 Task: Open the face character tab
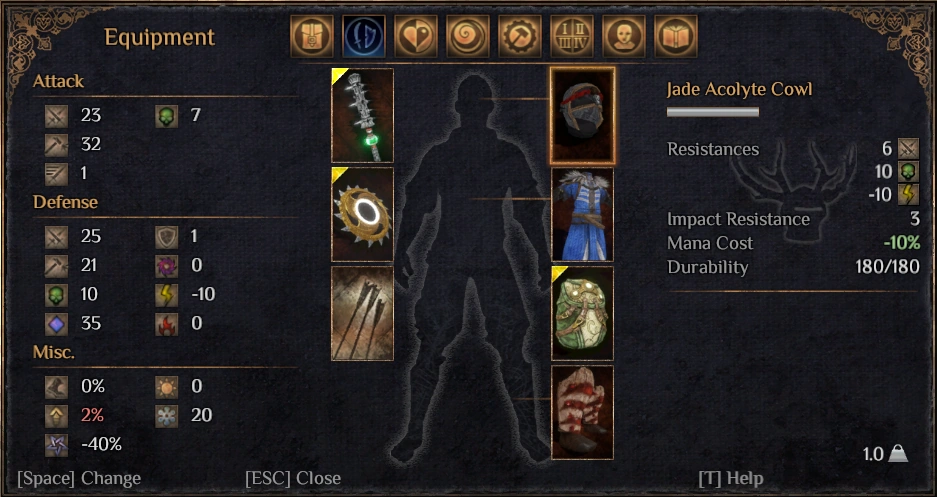click(x=623, y=36)
